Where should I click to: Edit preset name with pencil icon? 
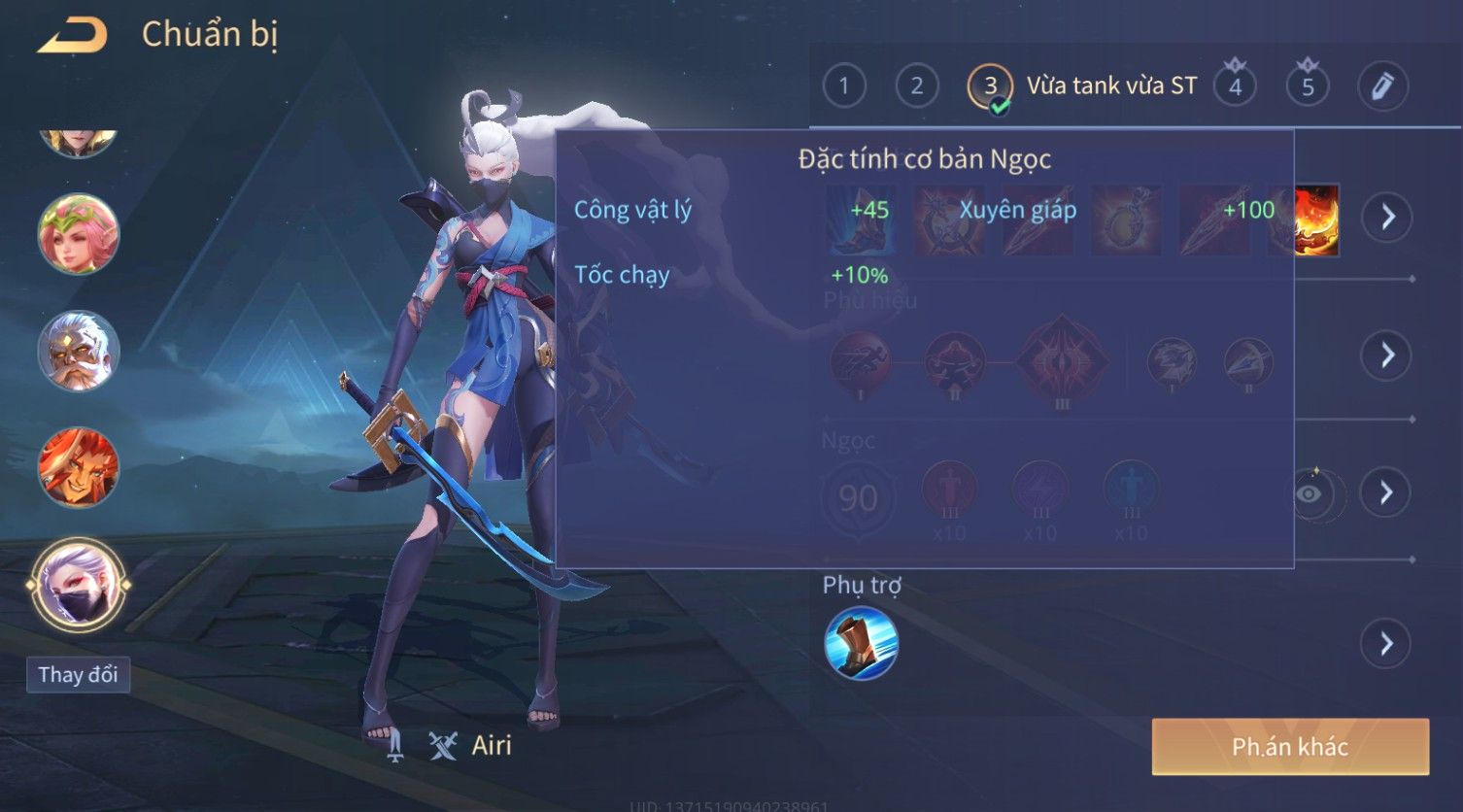click(x=1381, y=86)
